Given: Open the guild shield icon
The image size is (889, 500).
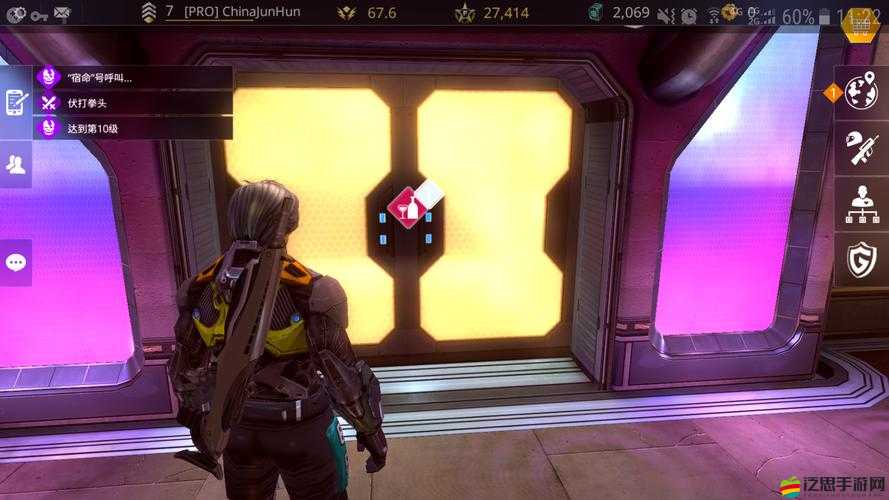Looking at the screenshot, I should pyautogui.click(x=860, y=260).
